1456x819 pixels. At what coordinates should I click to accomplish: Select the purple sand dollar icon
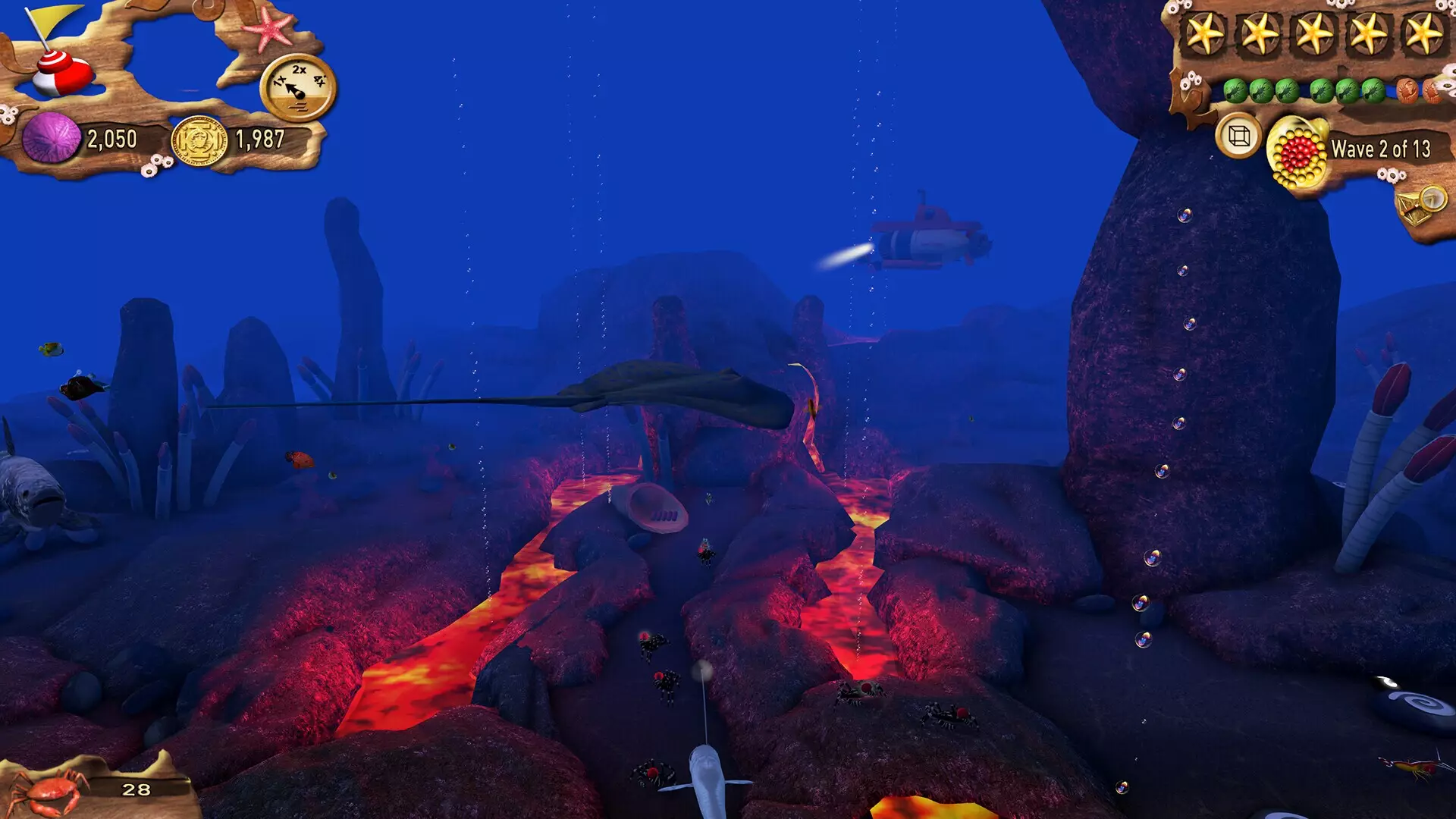(x=51, y=138)
